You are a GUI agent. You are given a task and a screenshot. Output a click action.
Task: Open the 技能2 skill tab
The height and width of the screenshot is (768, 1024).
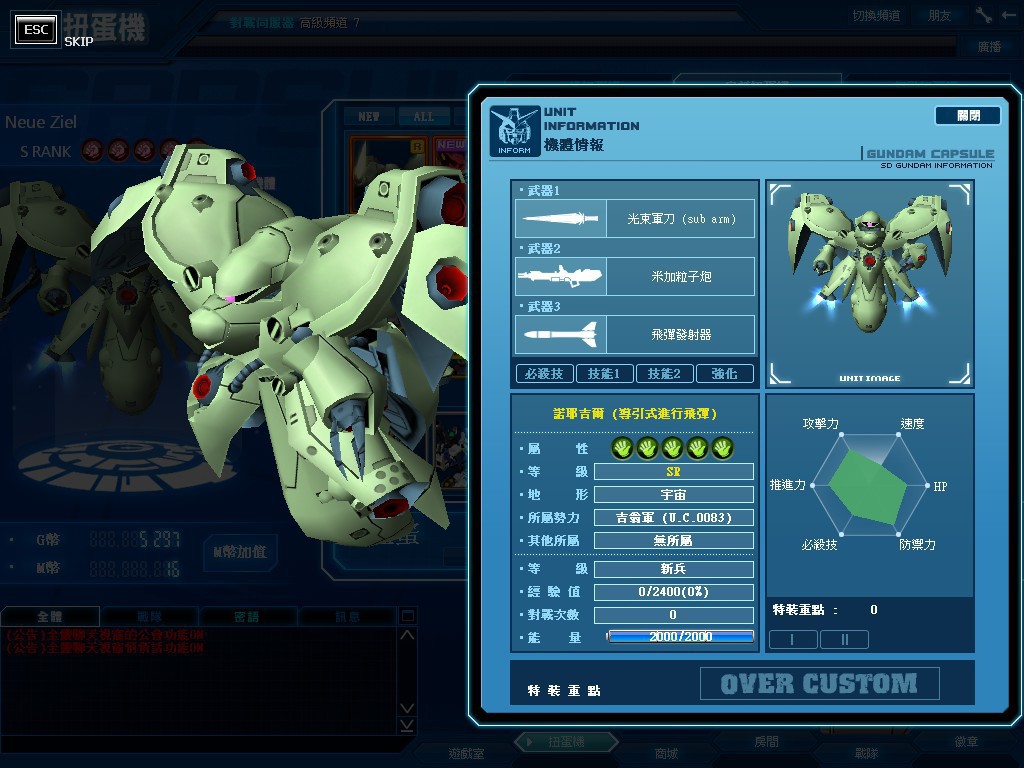tap(664, 374)
